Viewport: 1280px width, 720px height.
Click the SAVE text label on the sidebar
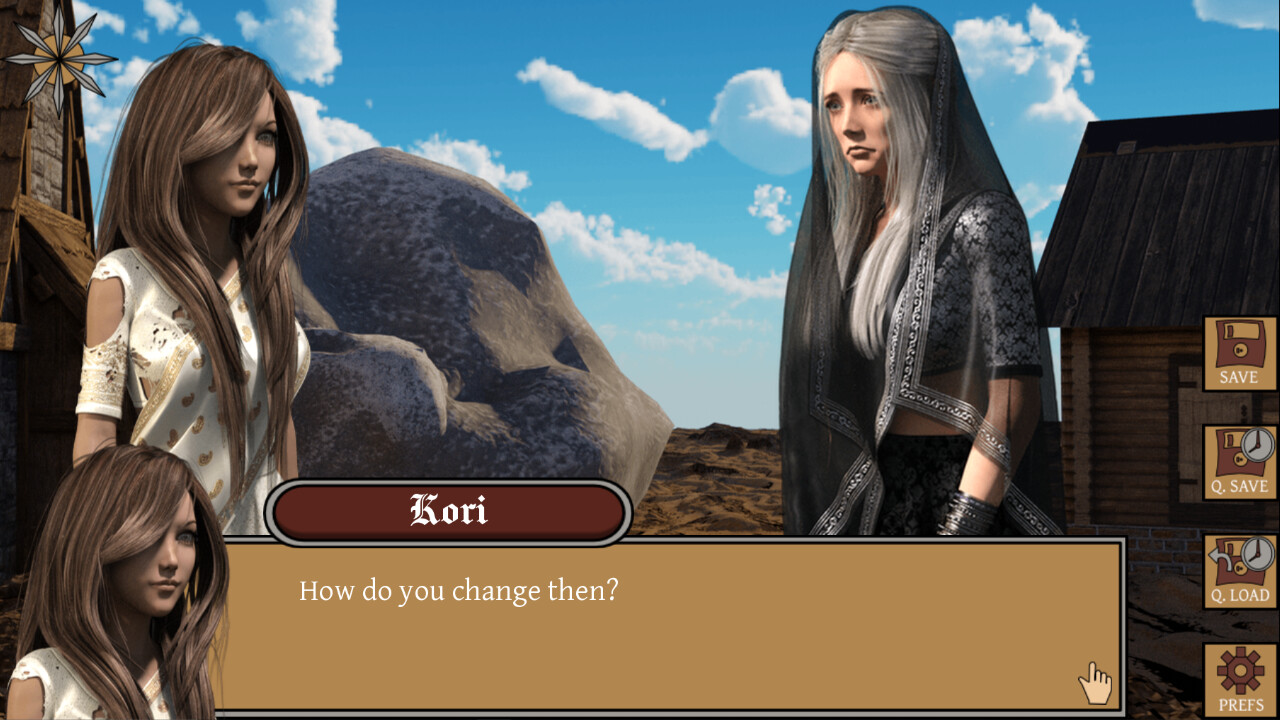point(1239,378)
